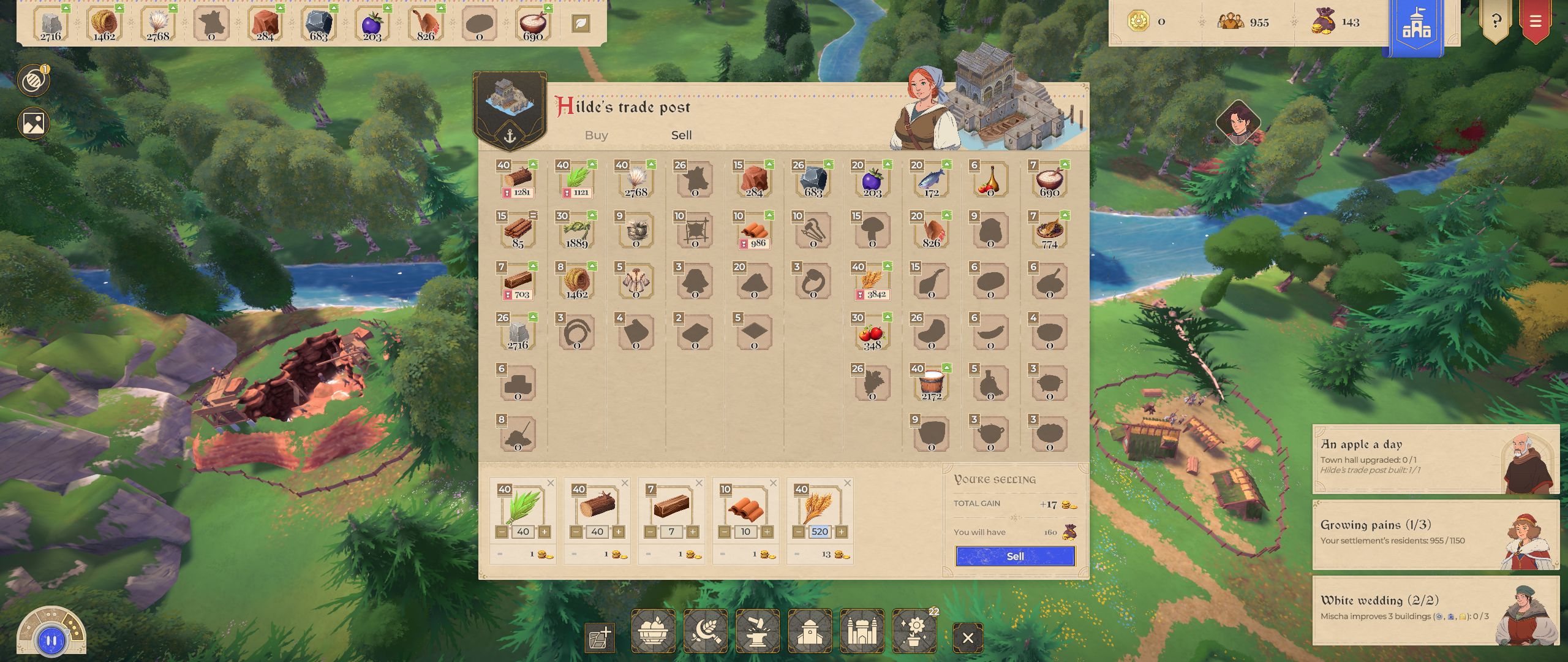Switch to the Buy tab

point(596,135)
